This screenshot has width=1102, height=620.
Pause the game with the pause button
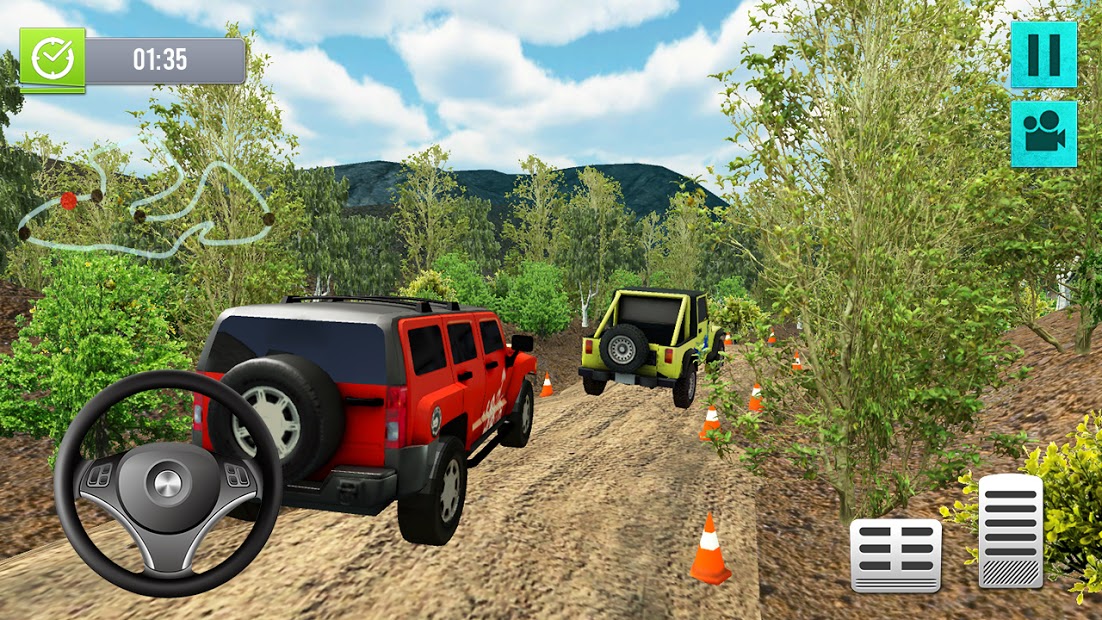click(1043, 54)
